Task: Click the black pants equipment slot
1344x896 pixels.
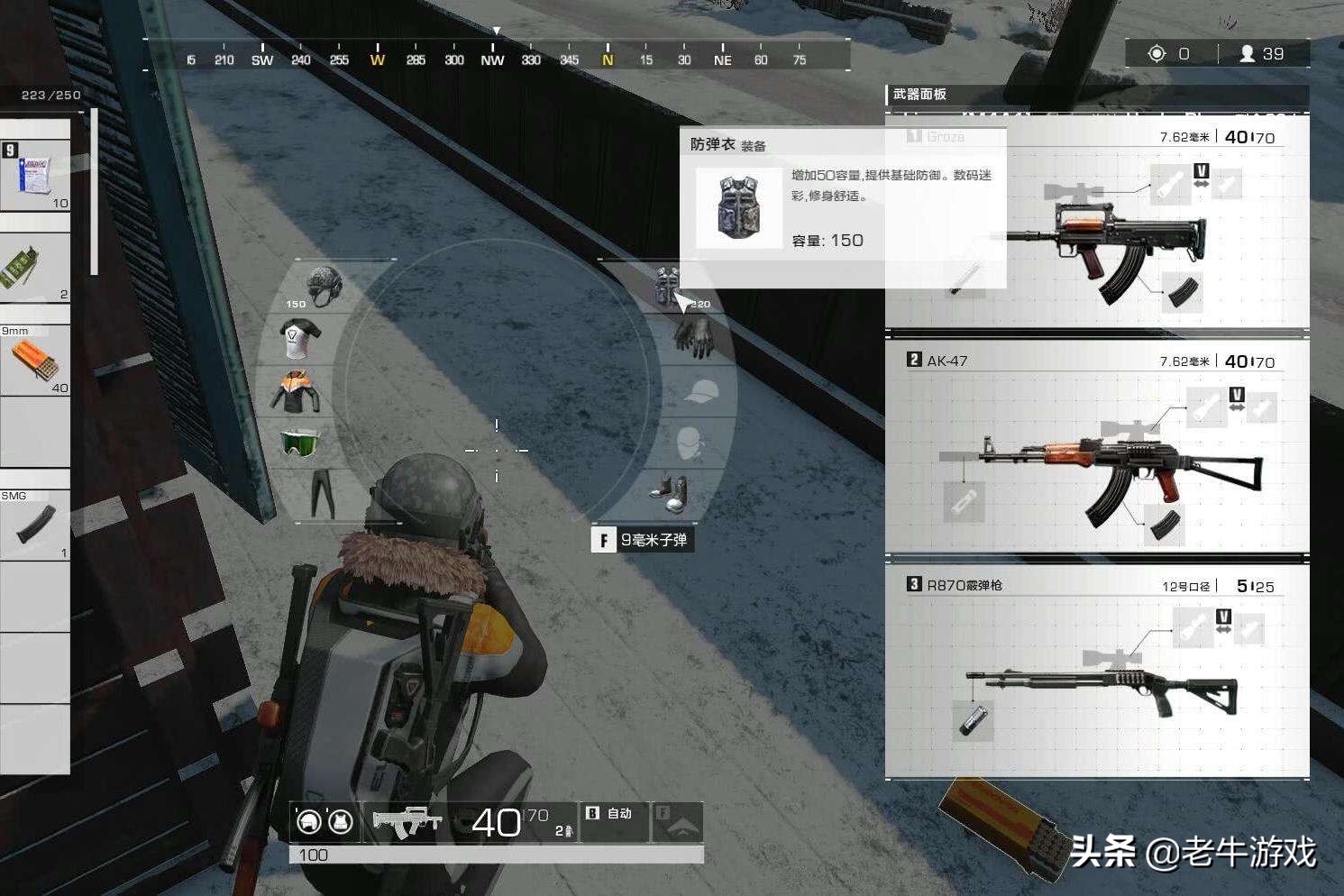Action: pos(322,494)
